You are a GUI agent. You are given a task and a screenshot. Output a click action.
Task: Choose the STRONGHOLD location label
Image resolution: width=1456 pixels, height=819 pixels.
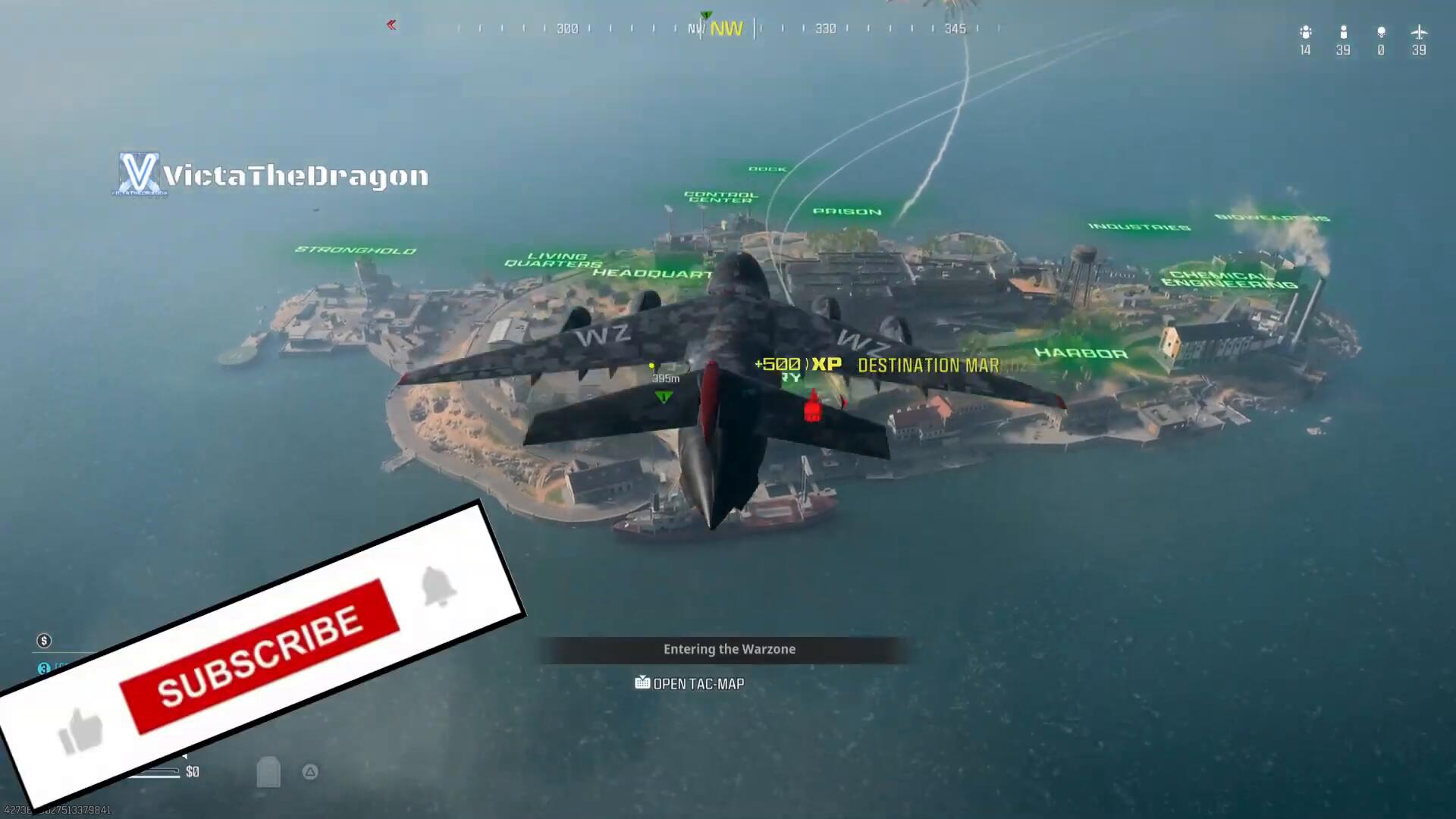pyautogui.click(x=355, y=250)
